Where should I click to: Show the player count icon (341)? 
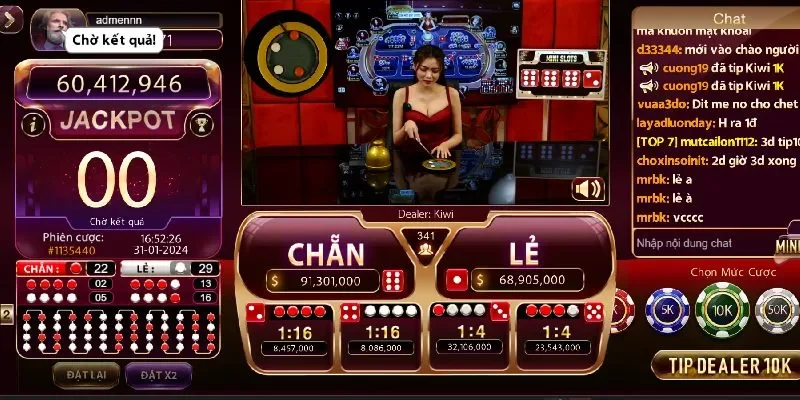pos(423,243)
